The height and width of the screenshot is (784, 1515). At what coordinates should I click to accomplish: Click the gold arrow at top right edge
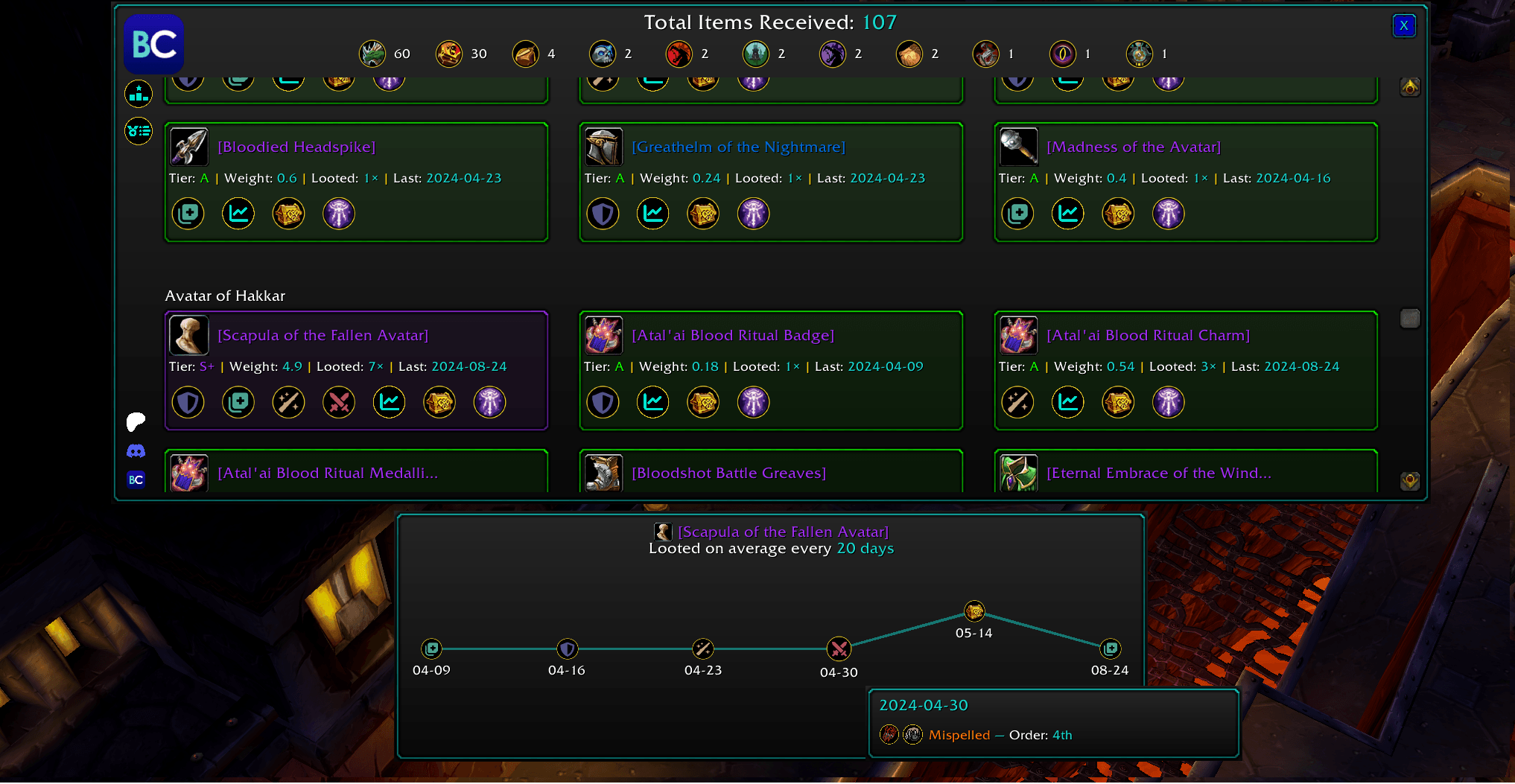point(1410,87)
